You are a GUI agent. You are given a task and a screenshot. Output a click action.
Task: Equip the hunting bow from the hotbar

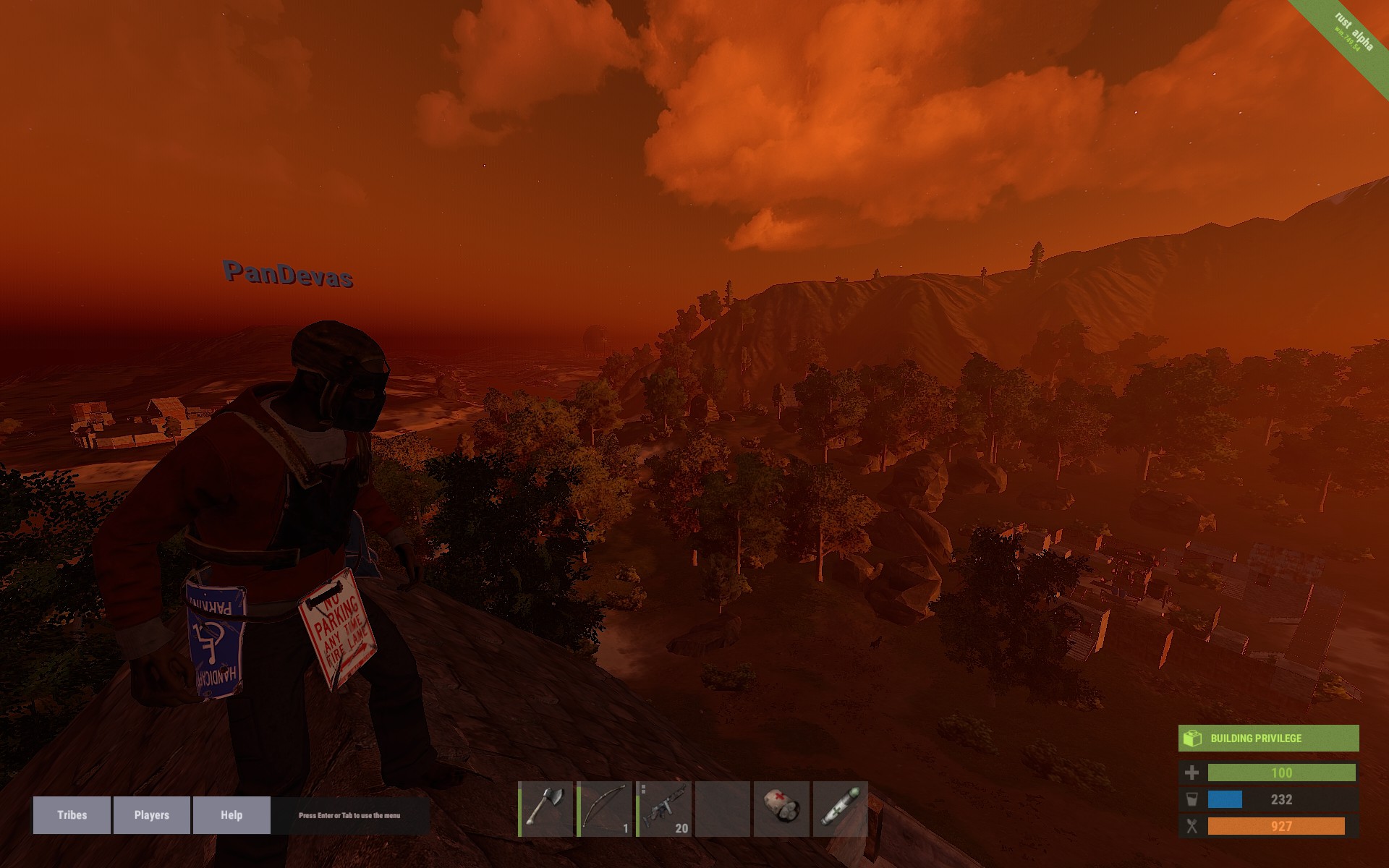point(606,809)
